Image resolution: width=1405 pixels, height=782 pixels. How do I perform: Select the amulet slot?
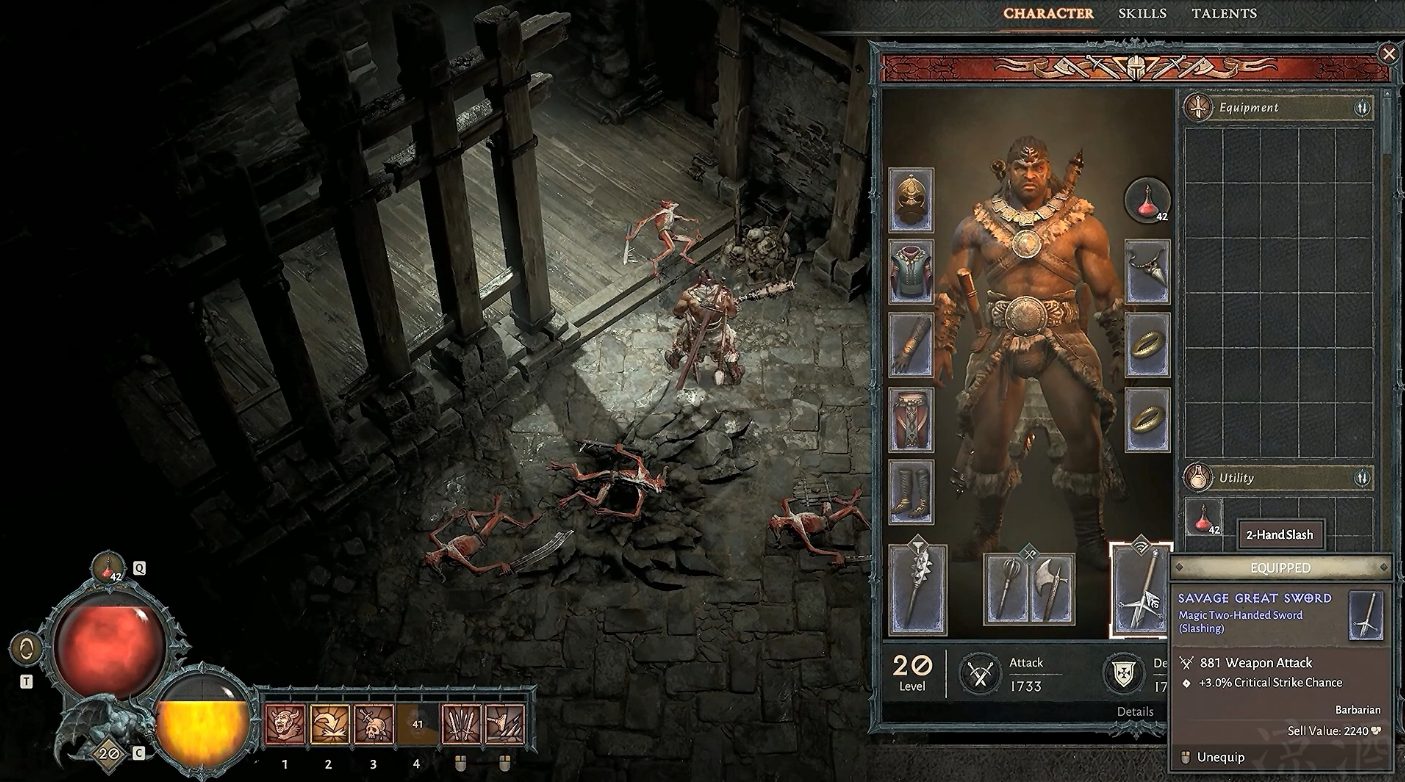pos(1147,272)
